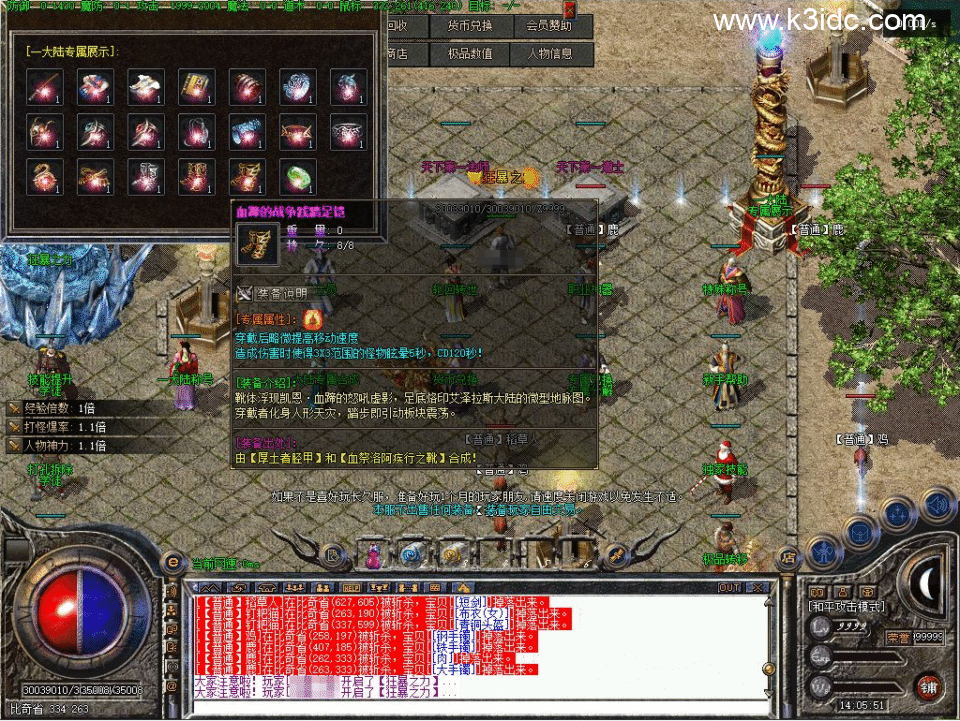Select the green jade ring item slot

(x=297, y=177)
